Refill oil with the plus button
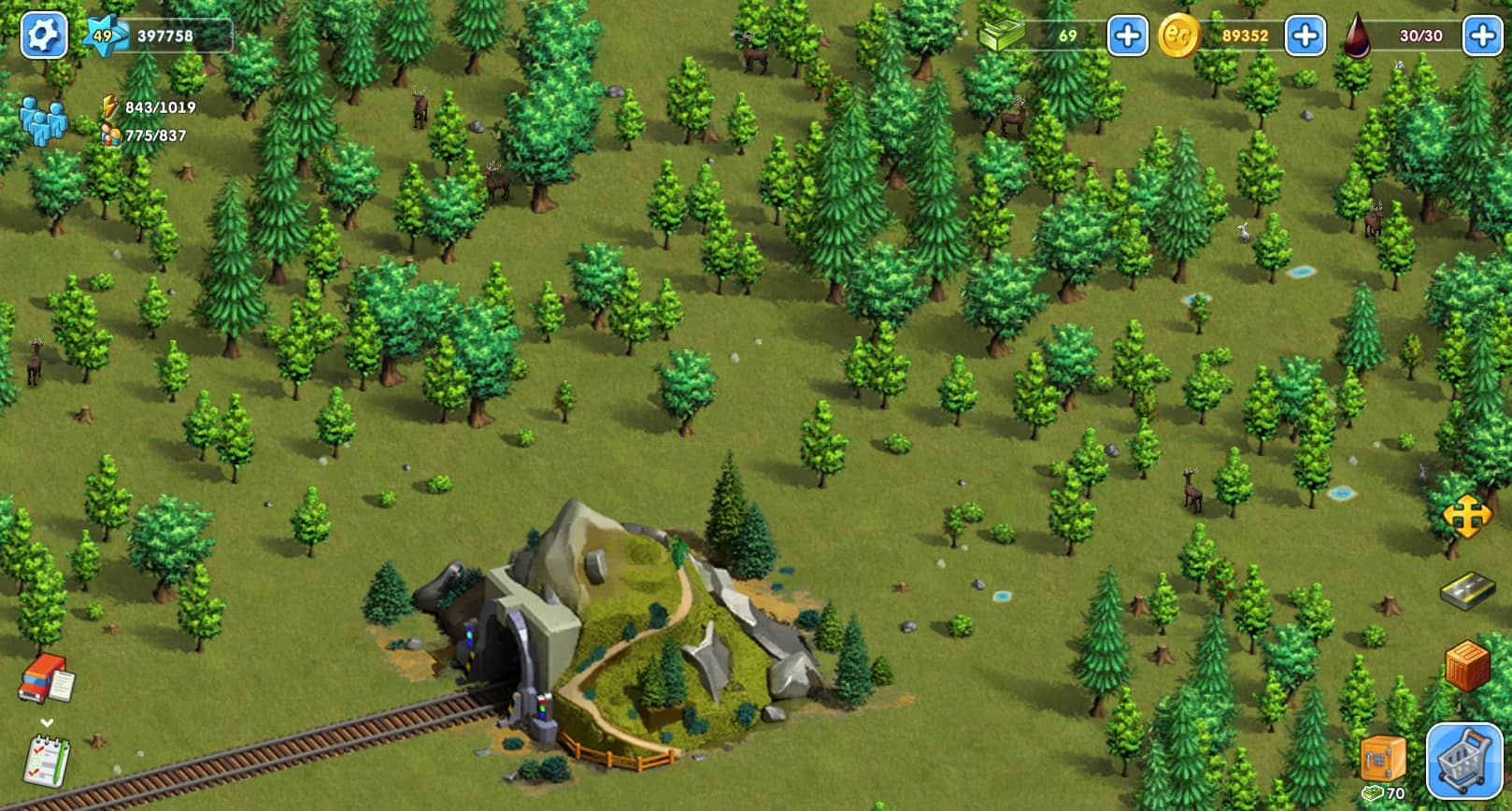Viewport: 1512px width, 811px height. [x=1482, y=36]
